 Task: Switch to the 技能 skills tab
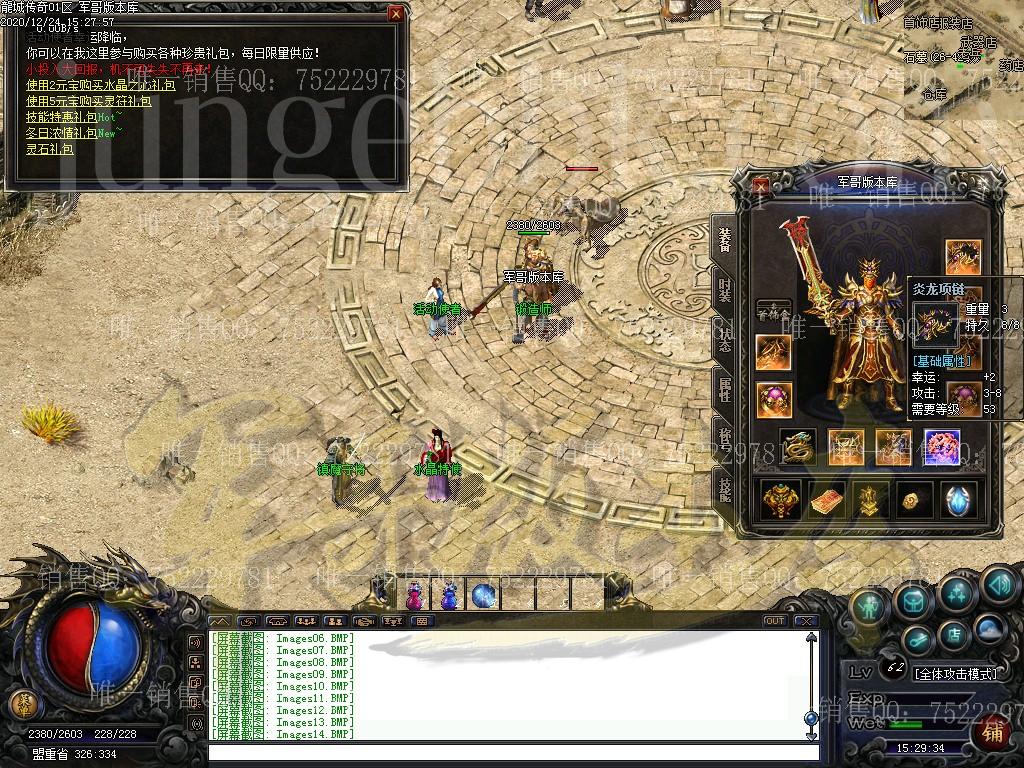coord(724,488)
